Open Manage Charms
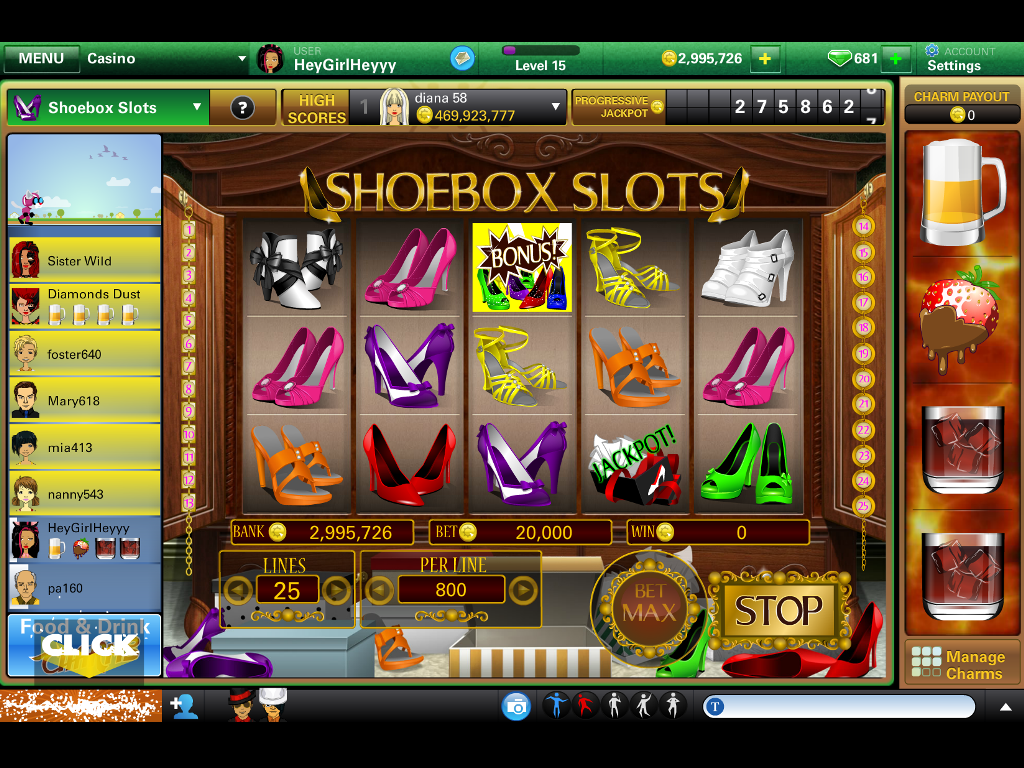Viewport: 1024px width, 768px height. (x=961, y=665)
